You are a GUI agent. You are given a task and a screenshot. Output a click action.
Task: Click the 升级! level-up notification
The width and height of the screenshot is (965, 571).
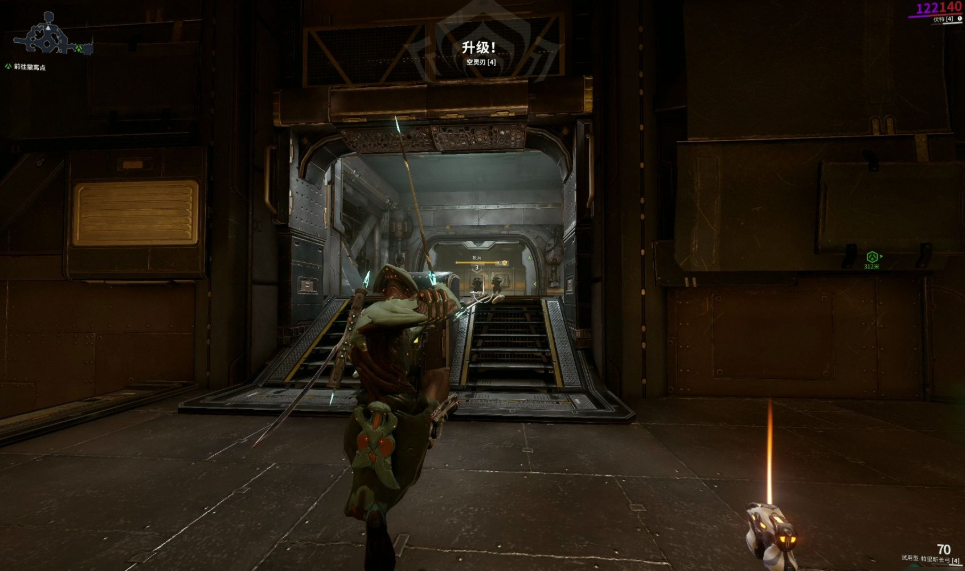point(480,47)
